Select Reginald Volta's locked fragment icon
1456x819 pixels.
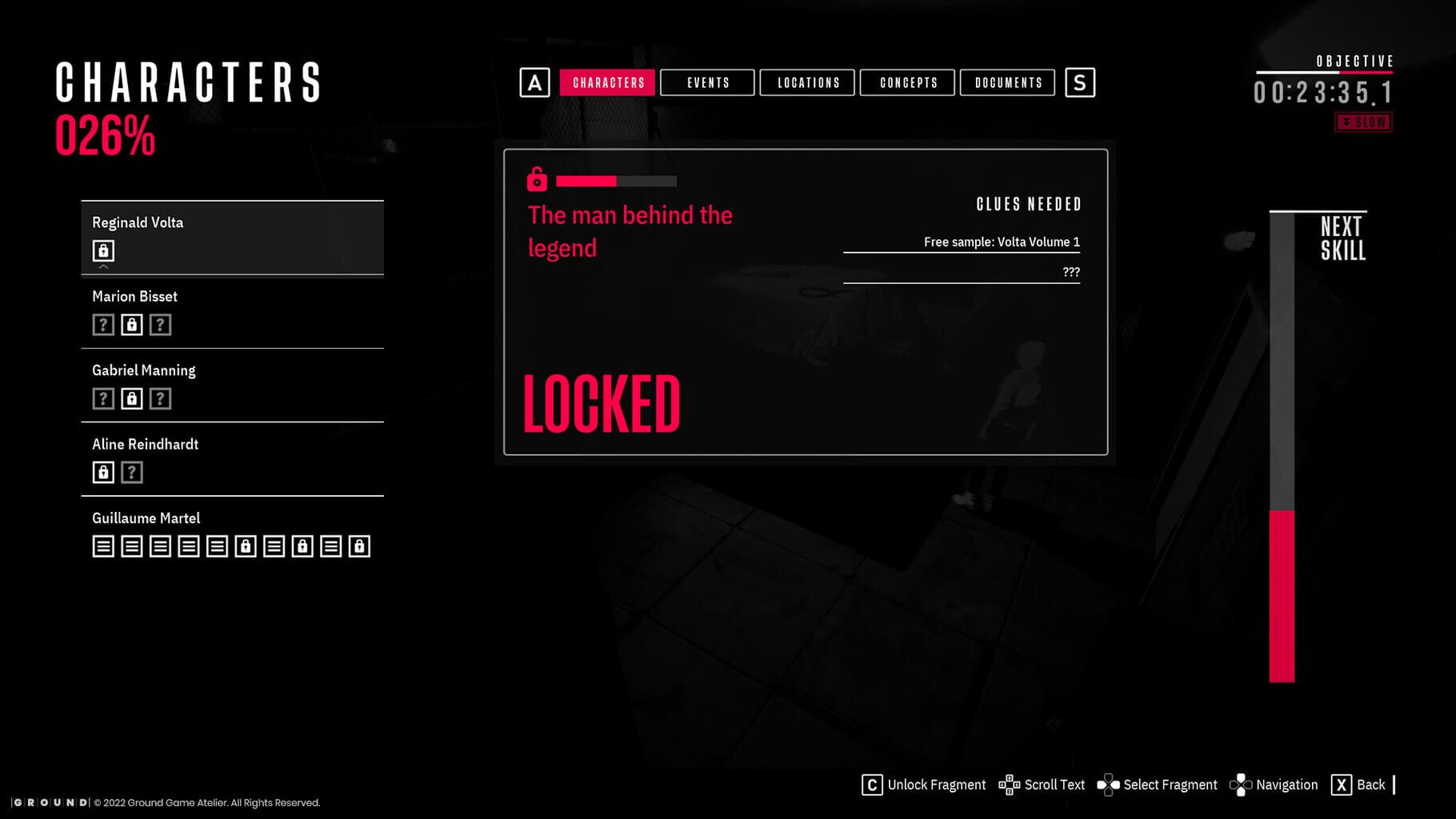click(103, 250)
